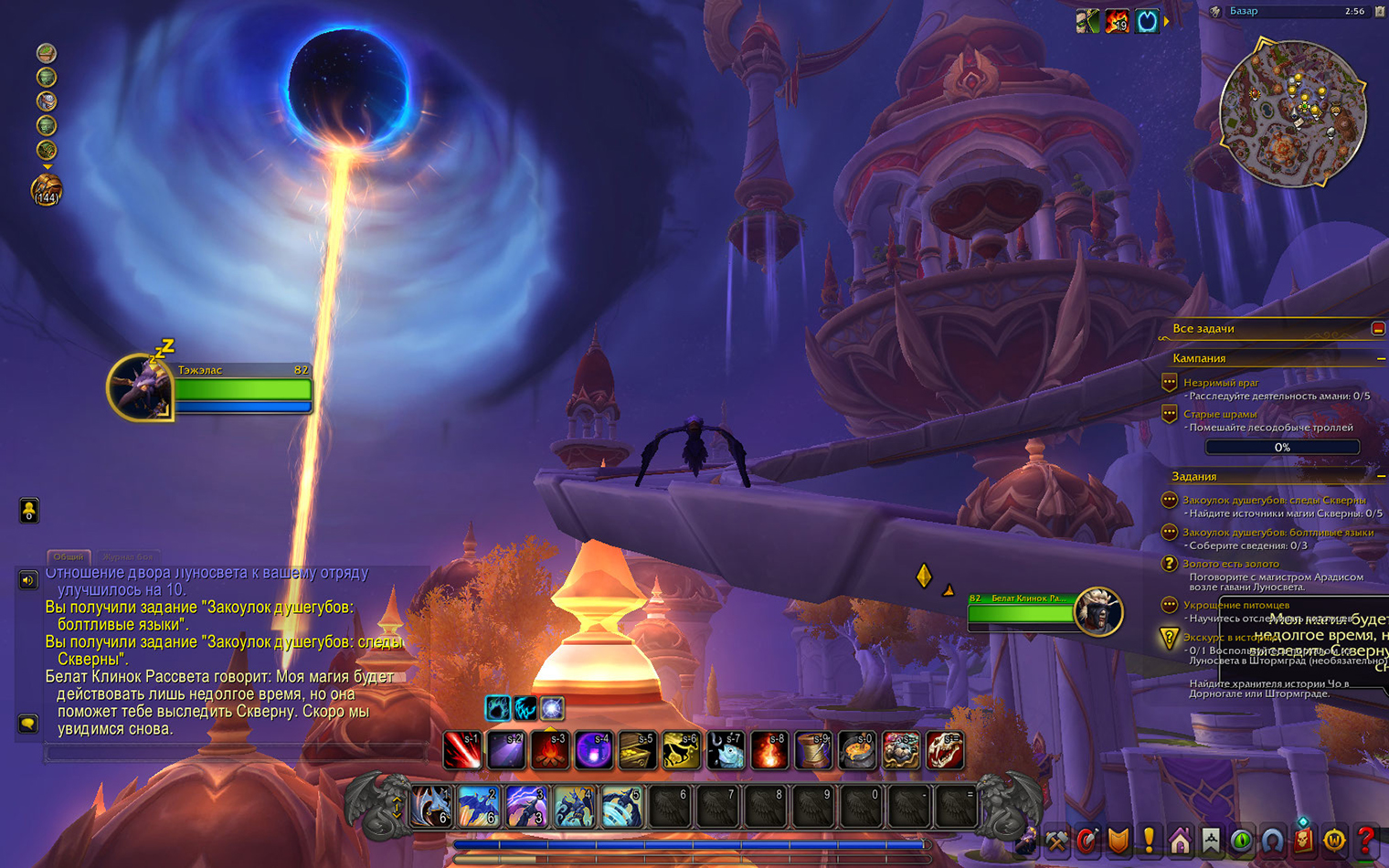Switch to the «Общий» chat tab
1389x868 pixels.
click(69, 556)
